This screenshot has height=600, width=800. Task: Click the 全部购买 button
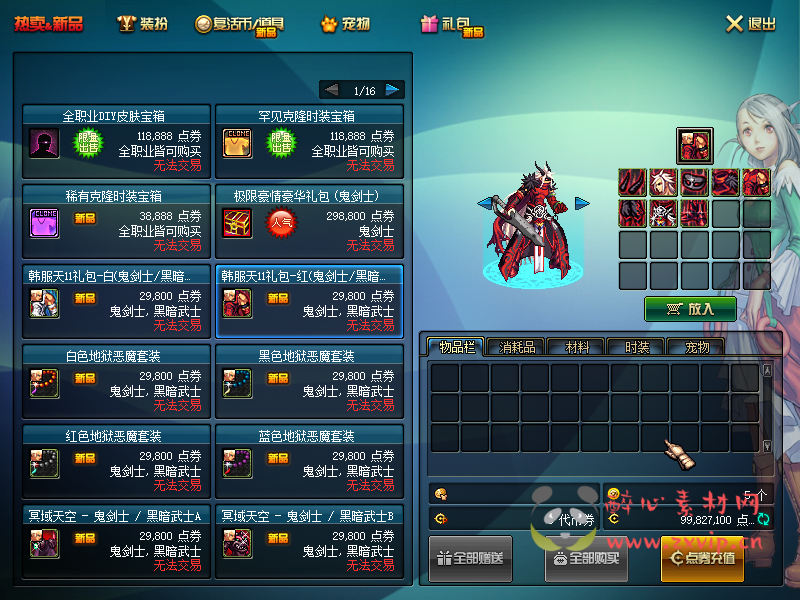tap(586, 558)
